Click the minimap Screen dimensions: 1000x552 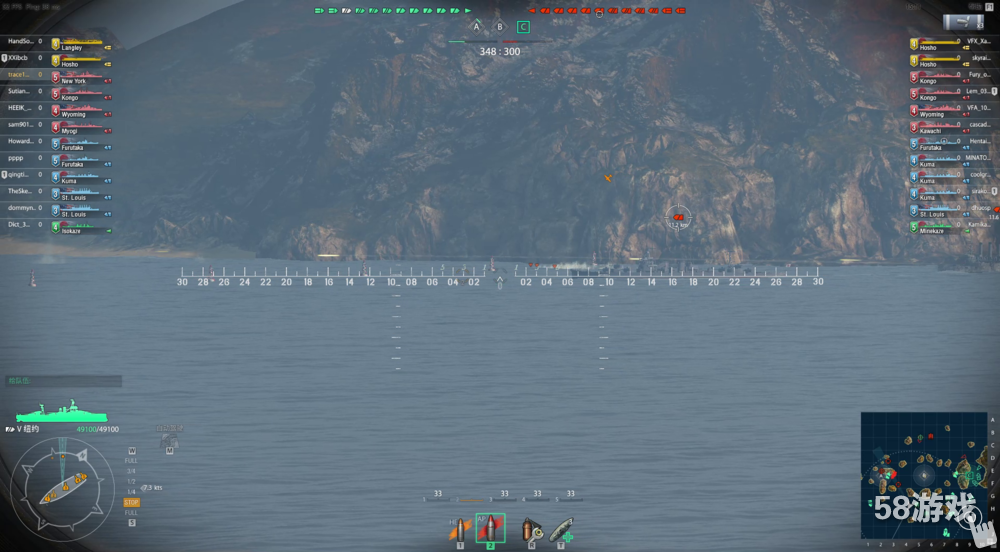click(925, 475)
